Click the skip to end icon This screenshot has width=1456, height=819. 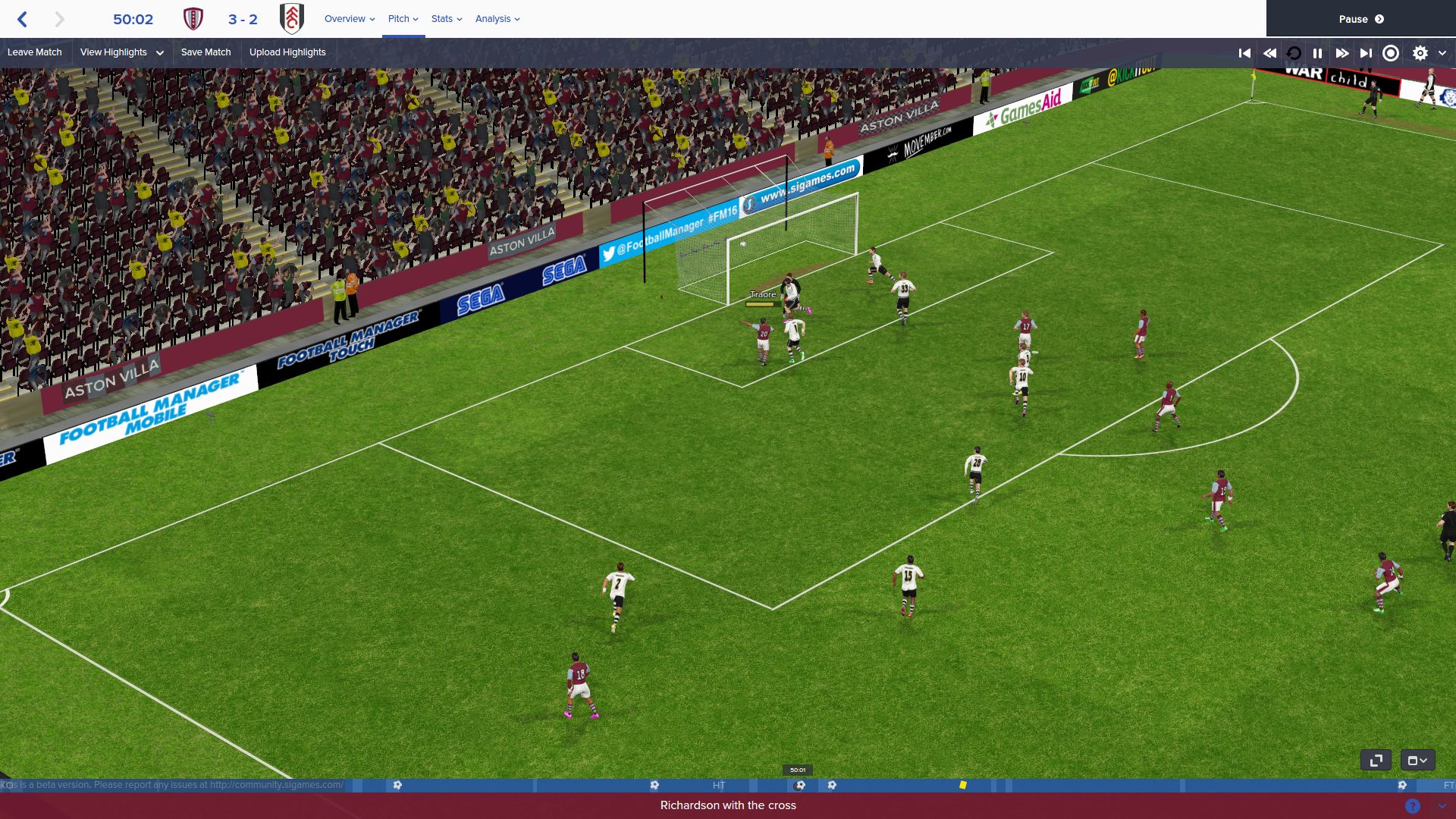(x=1365, y=53)
